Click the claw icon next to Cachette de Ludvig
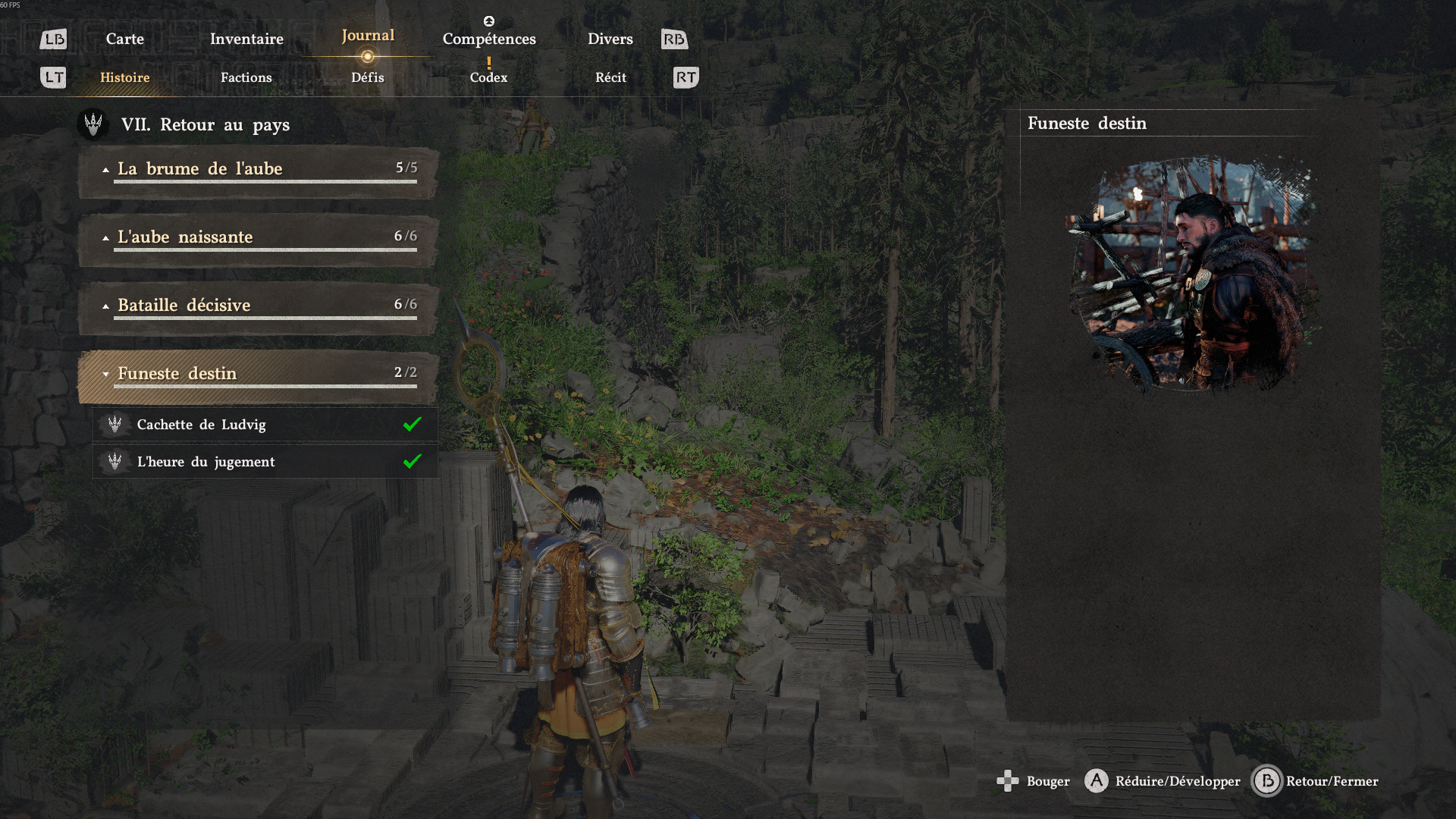The height and width of the screenshot is (819, 1456). [x=115, y=425]
